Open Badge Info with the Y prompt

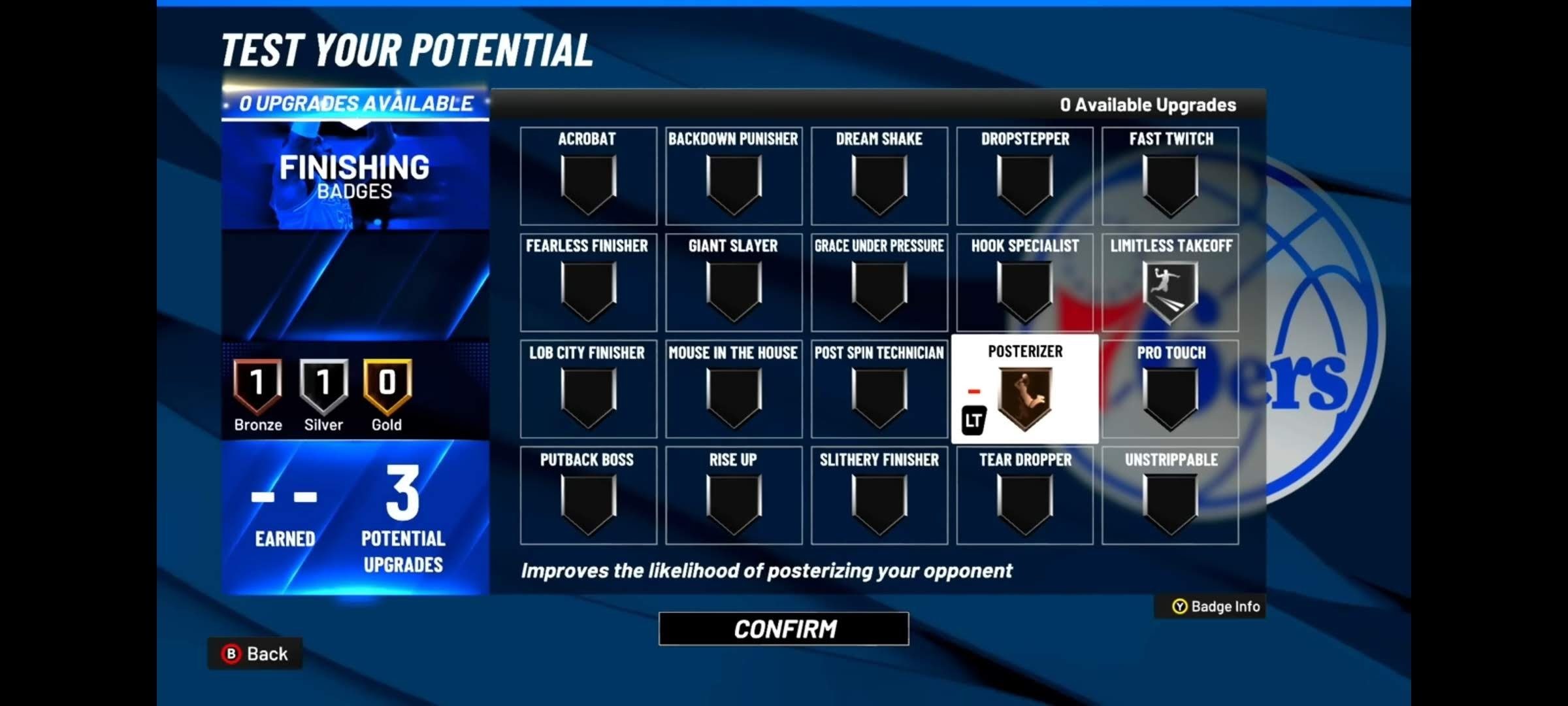(x=1208, y=607)
